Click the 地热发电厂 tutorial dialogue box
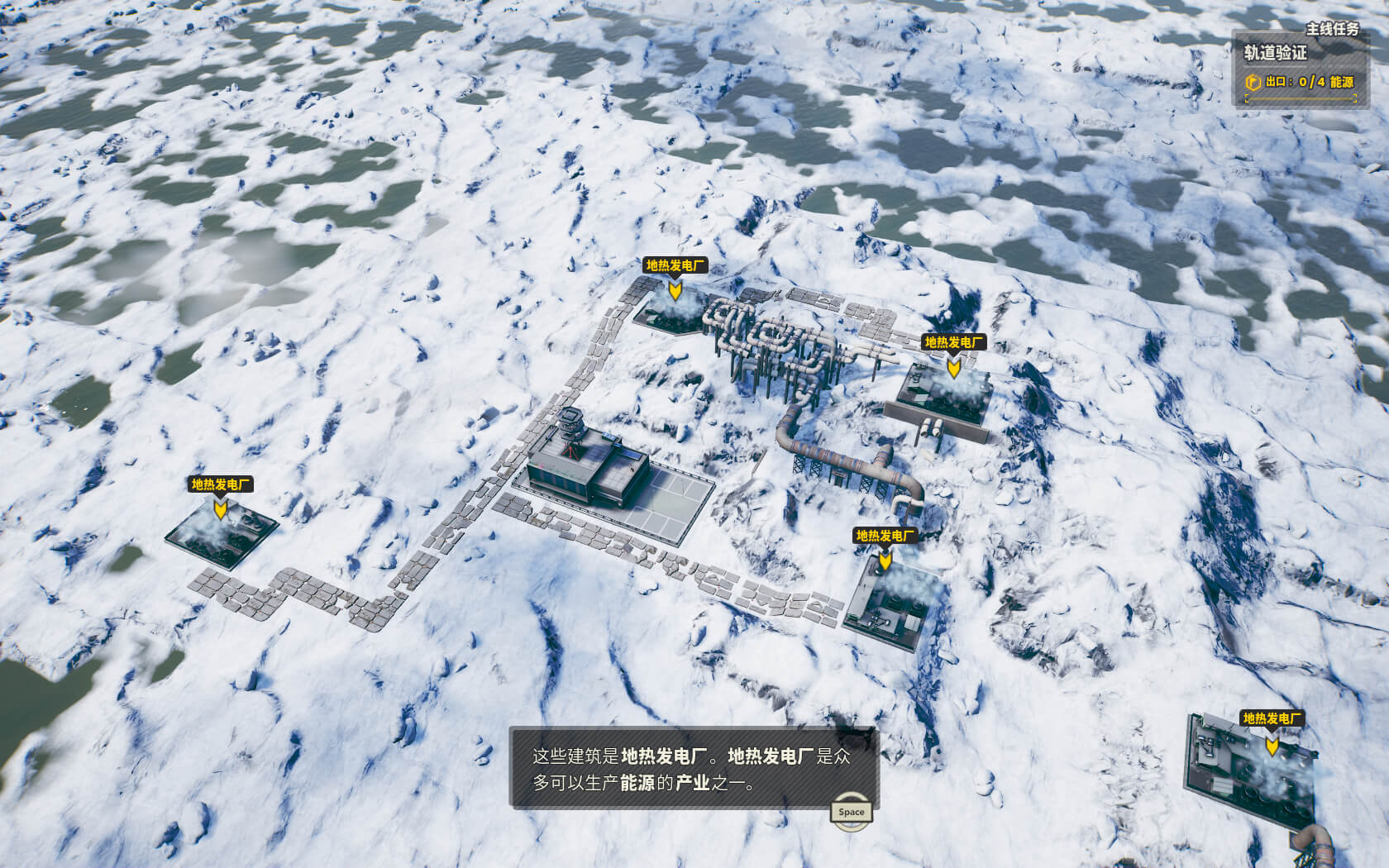The width and height of the screenshot is (1389, 868). [691, 768]
